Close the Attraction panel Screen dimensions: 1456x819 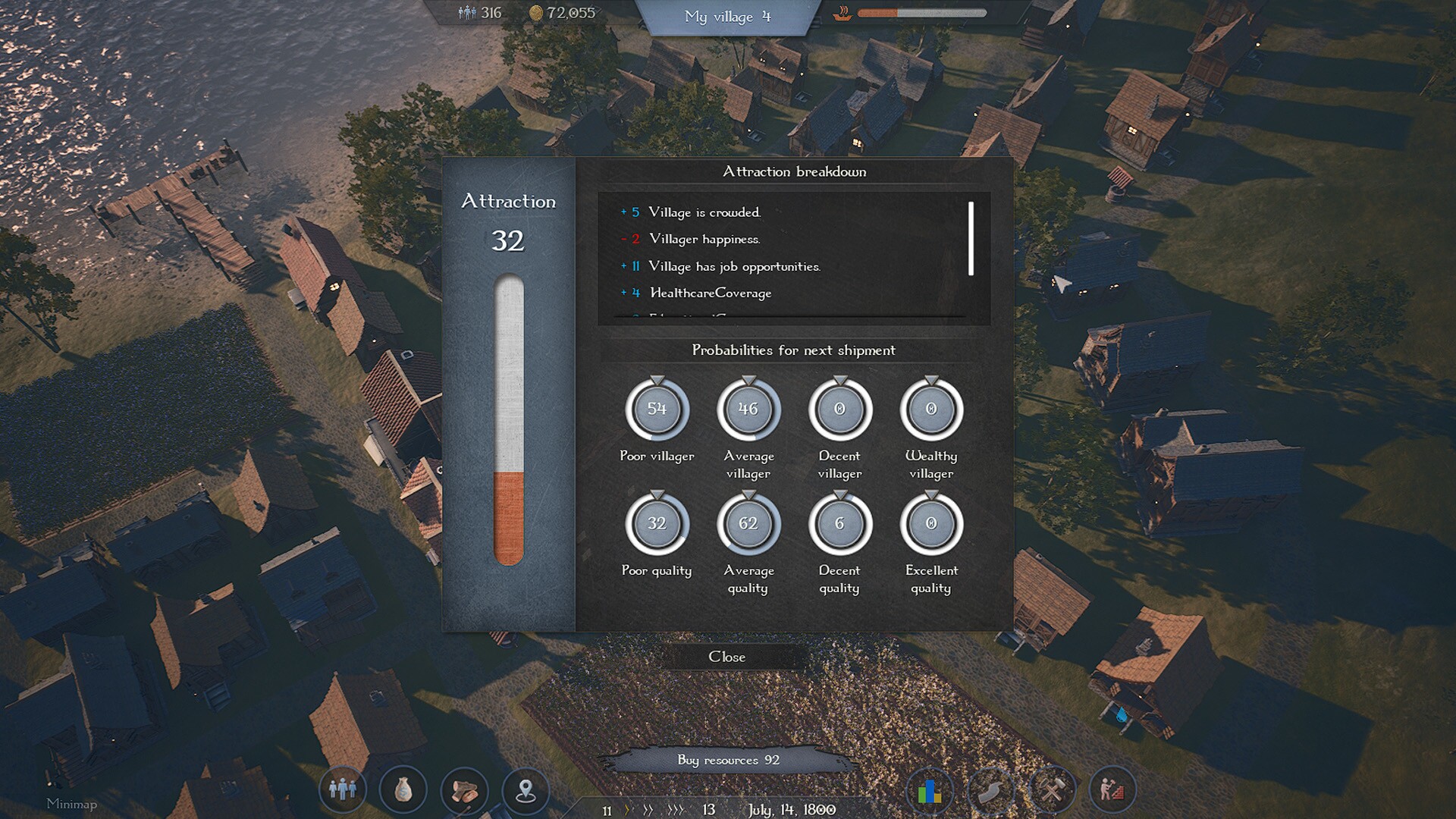pyautogui.click(x=726, y=657)
